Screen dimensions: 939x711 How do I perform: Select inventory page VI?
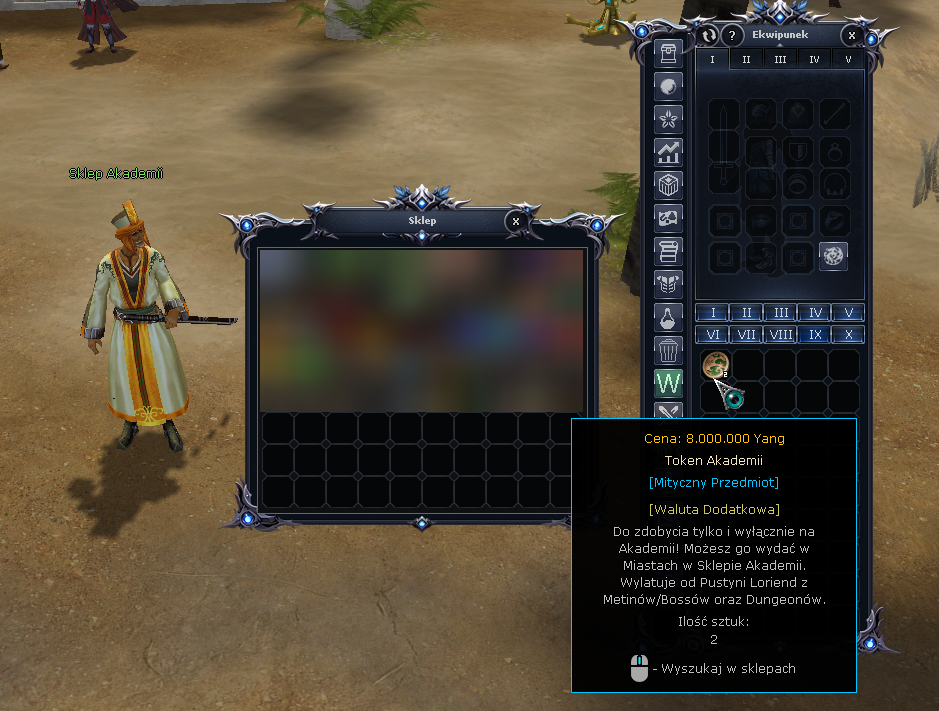[712, 335]
